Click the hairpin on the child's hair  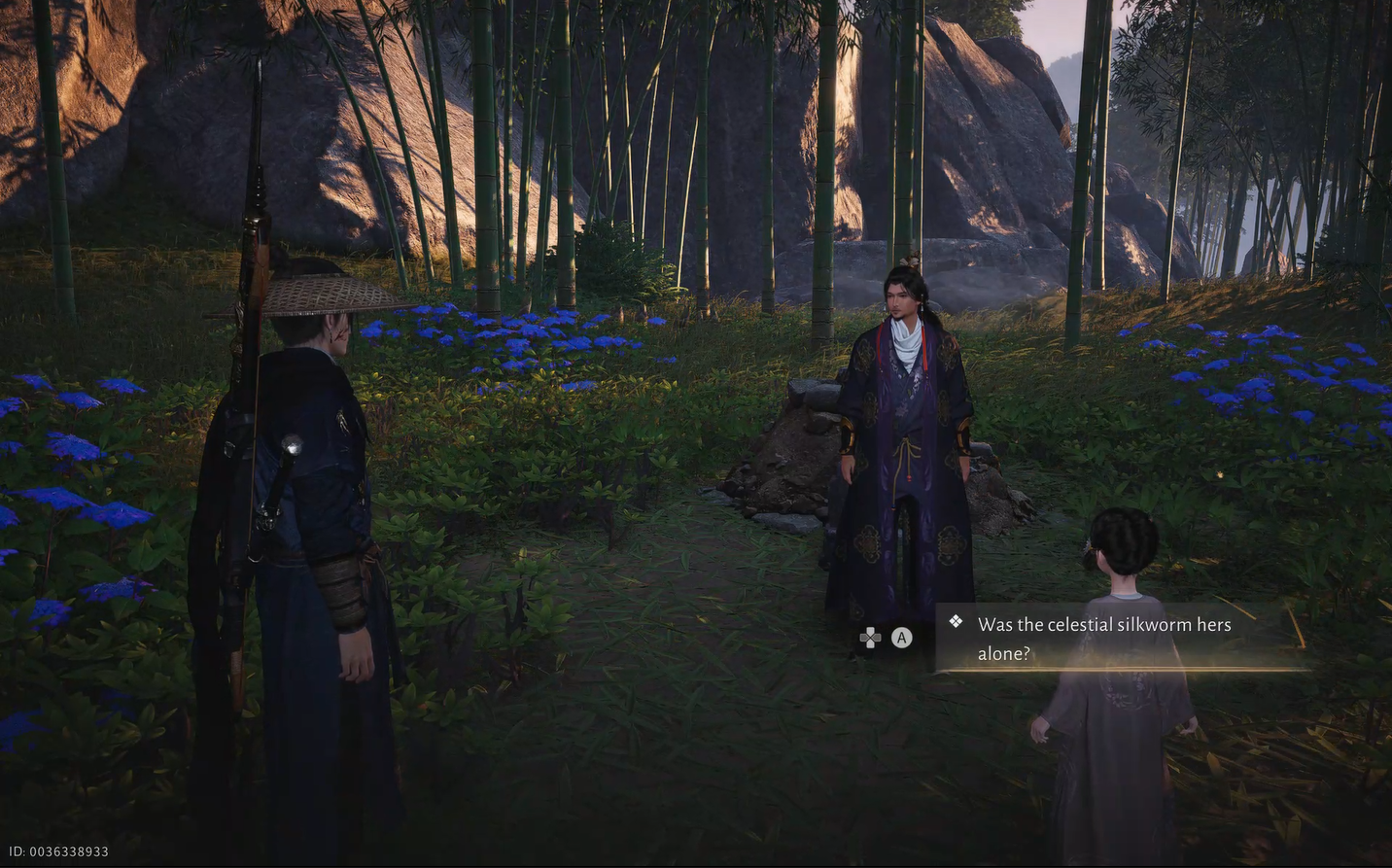point(1090,544)
